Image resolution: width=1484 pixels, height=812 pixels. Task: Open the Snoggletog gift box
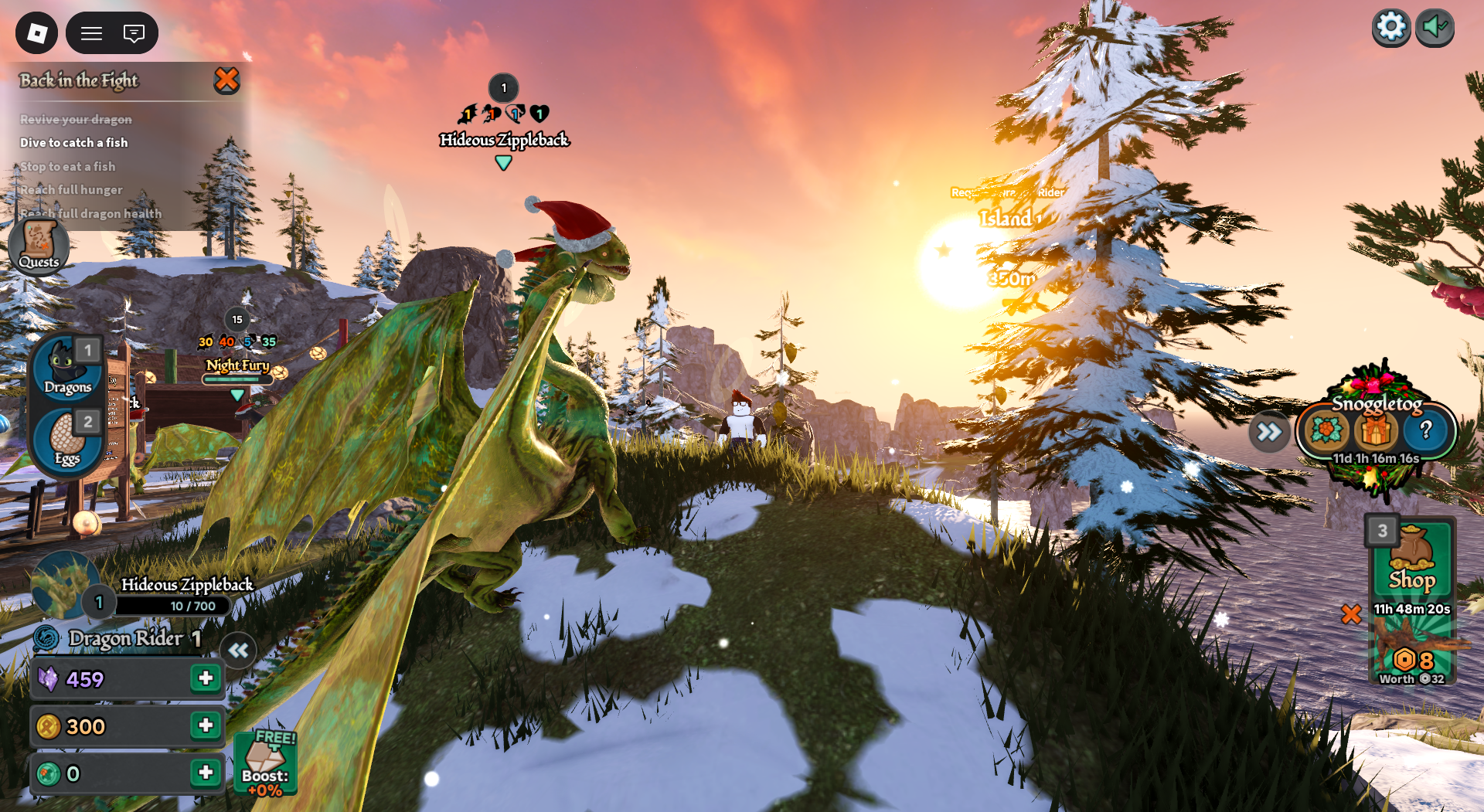point(1376,430)
